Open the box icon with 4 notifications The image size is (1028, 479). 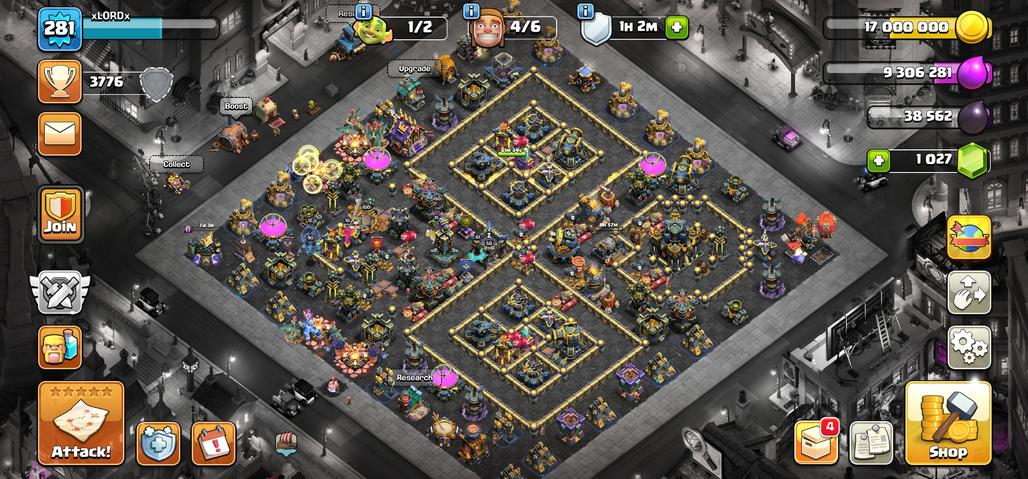coord(815,441)
